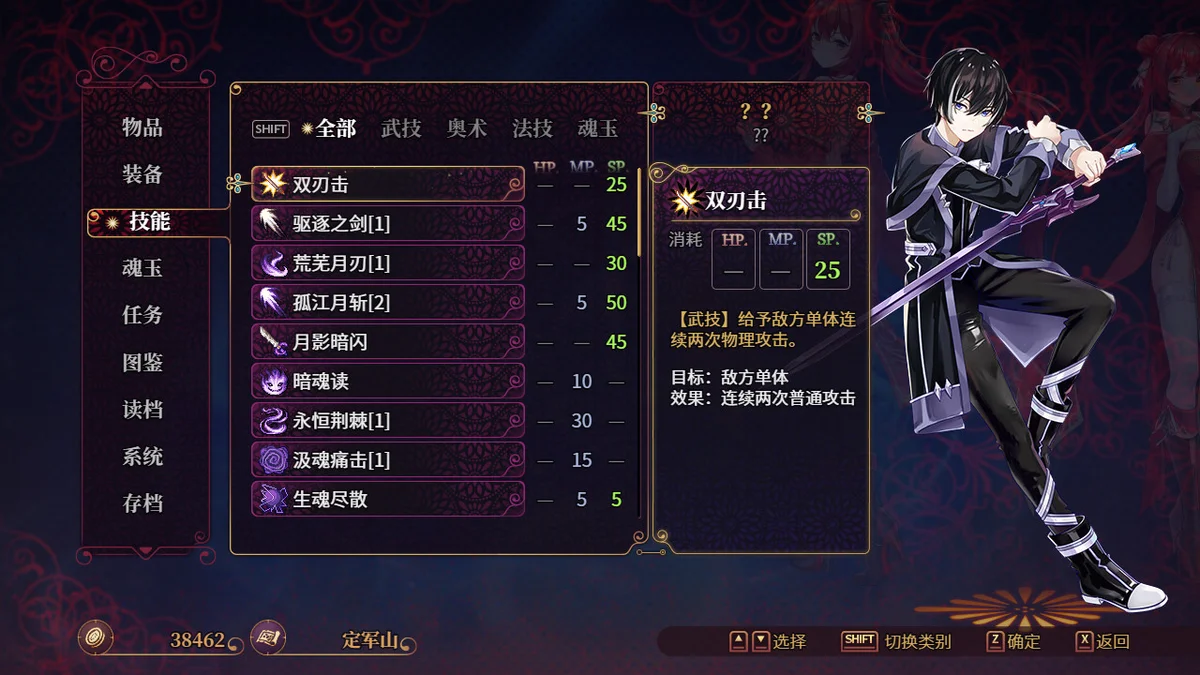Open the 装备 equipment menu
Image resolution: width=1200 pixels, height=675 pixels.
click(142, 174)
